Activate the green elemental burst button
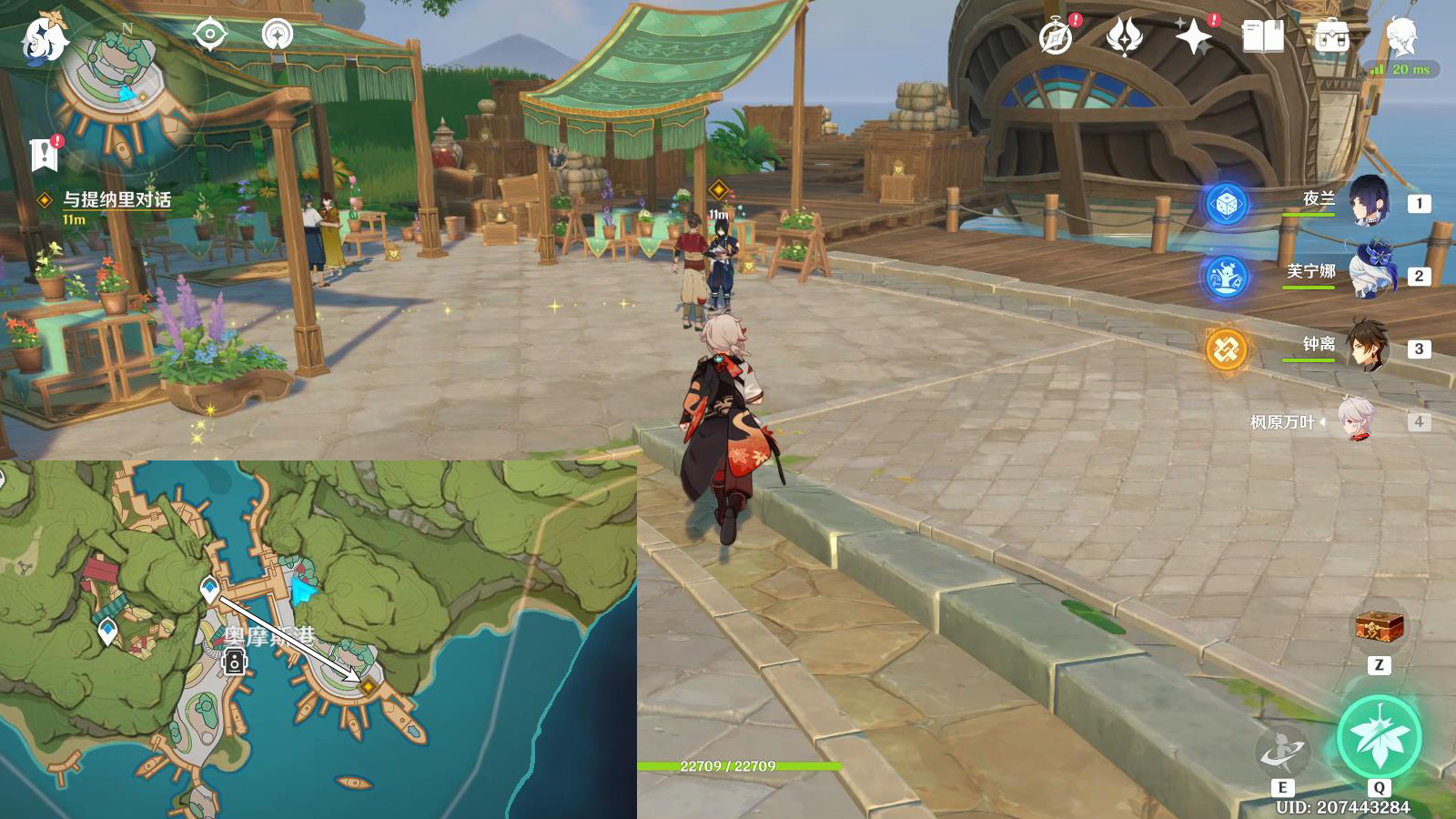Viewport: 1456px width, 819px height. pyautogui.click(x=1379, y=737)
